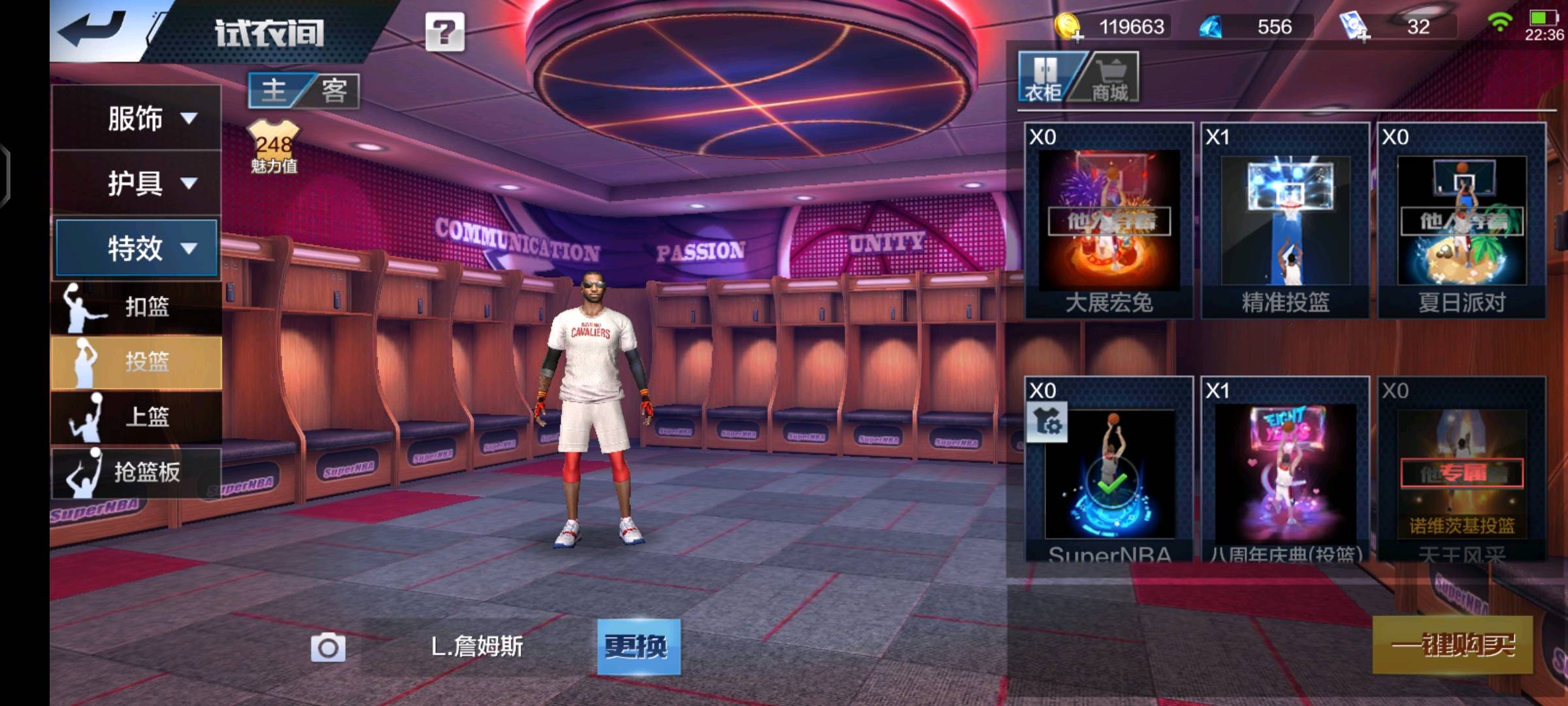Viewport: 1568px width, 706px height.
Task: Choose the 抢篮板 rebound effect category
Action: [x=136, y=471]
